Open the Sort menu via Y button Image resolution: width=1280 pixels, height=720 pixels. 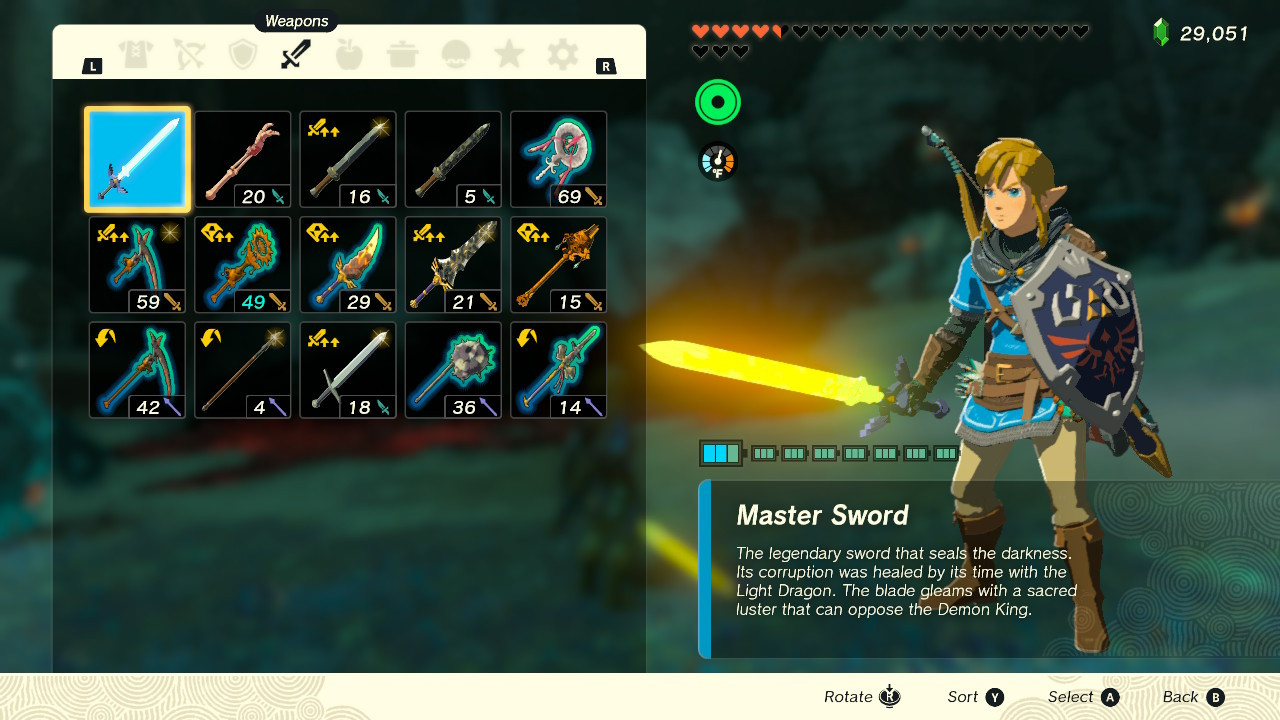pos(975,697)
